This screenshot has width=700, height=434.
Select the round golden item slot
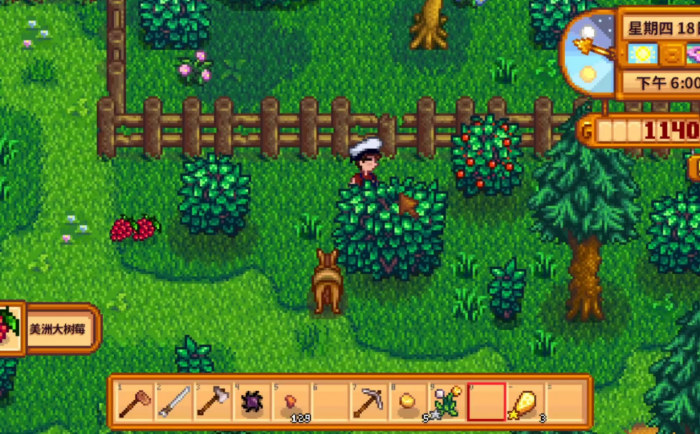coord(407,402)
